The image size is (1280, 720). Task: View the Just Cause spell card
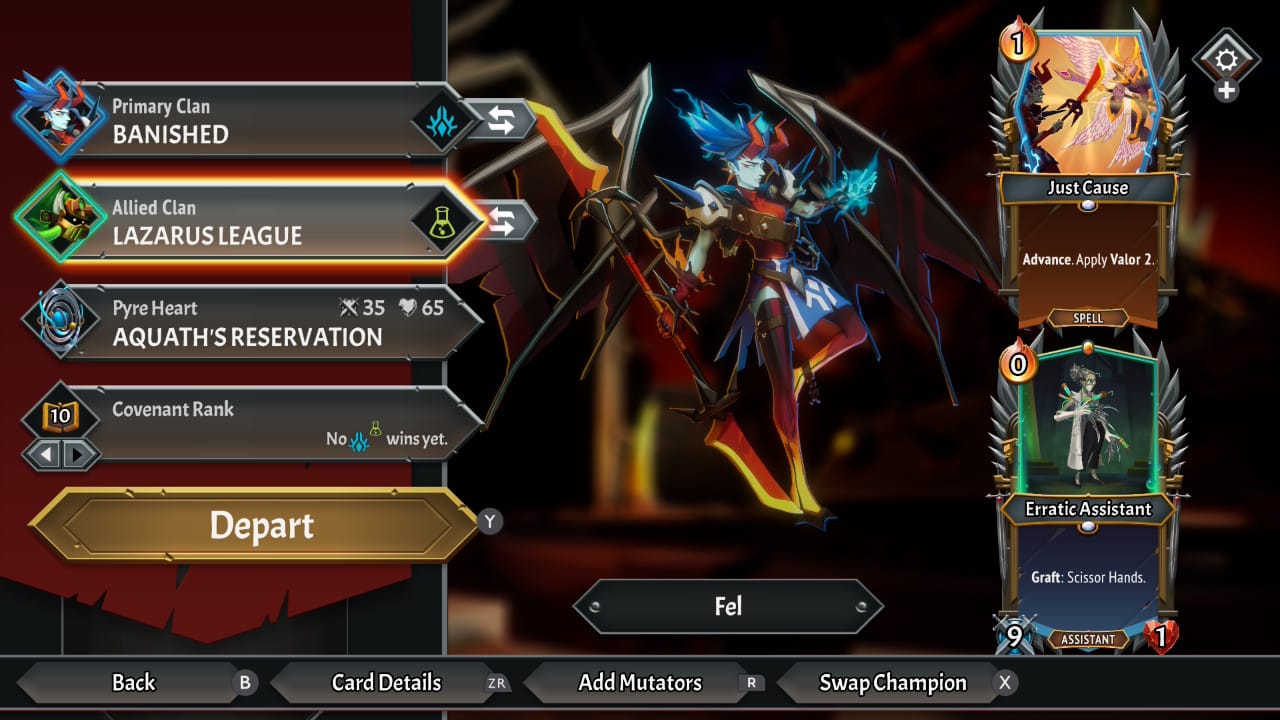coord(1088,180)
